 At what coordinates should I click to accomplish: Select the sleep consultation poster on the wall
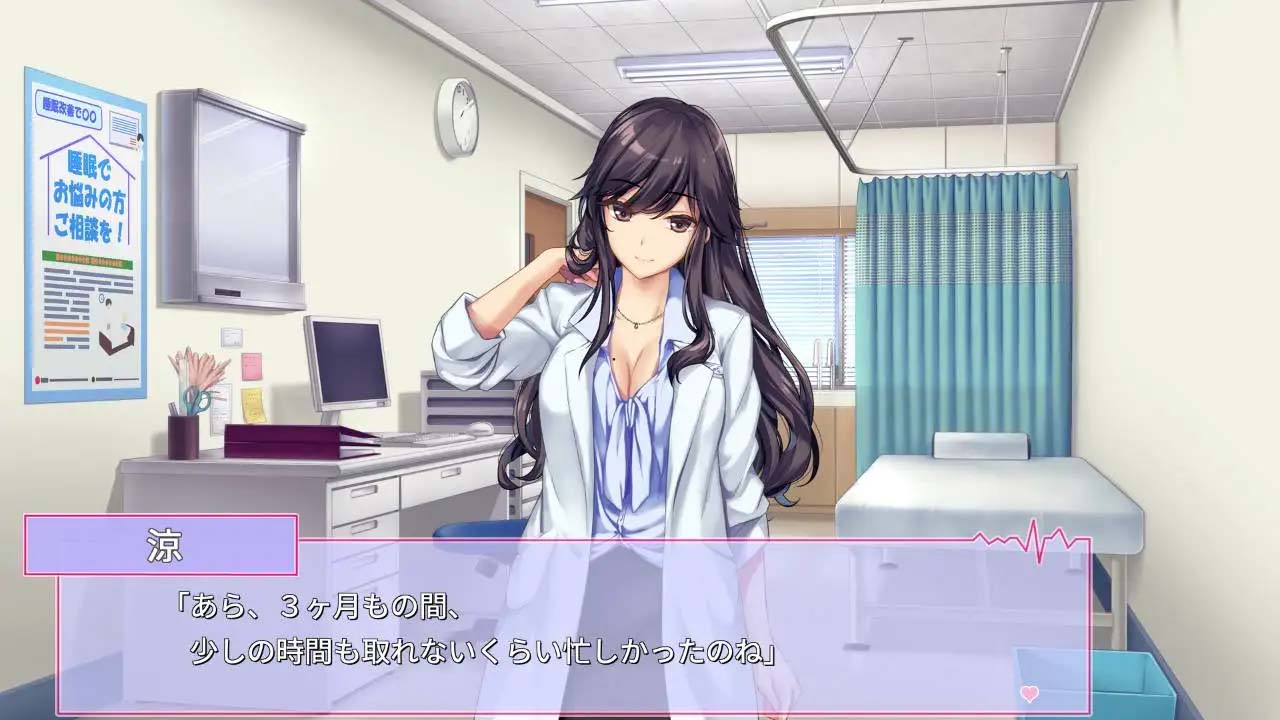tap(78, 235)
